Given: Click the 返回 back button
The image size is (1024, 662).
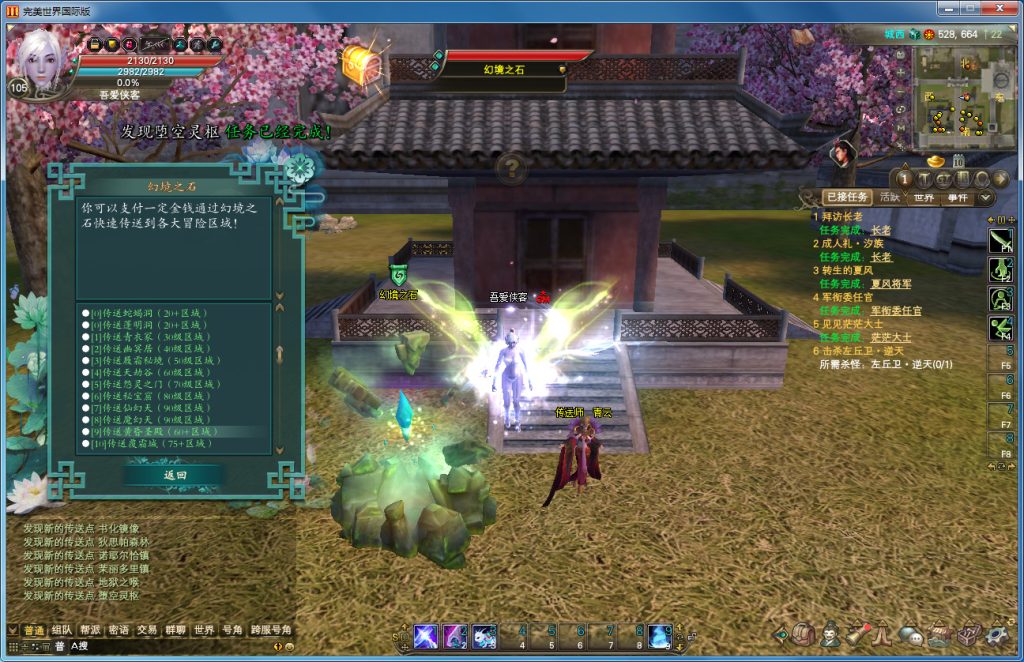Looking at the screenshot, I should [x=175, y=475].
